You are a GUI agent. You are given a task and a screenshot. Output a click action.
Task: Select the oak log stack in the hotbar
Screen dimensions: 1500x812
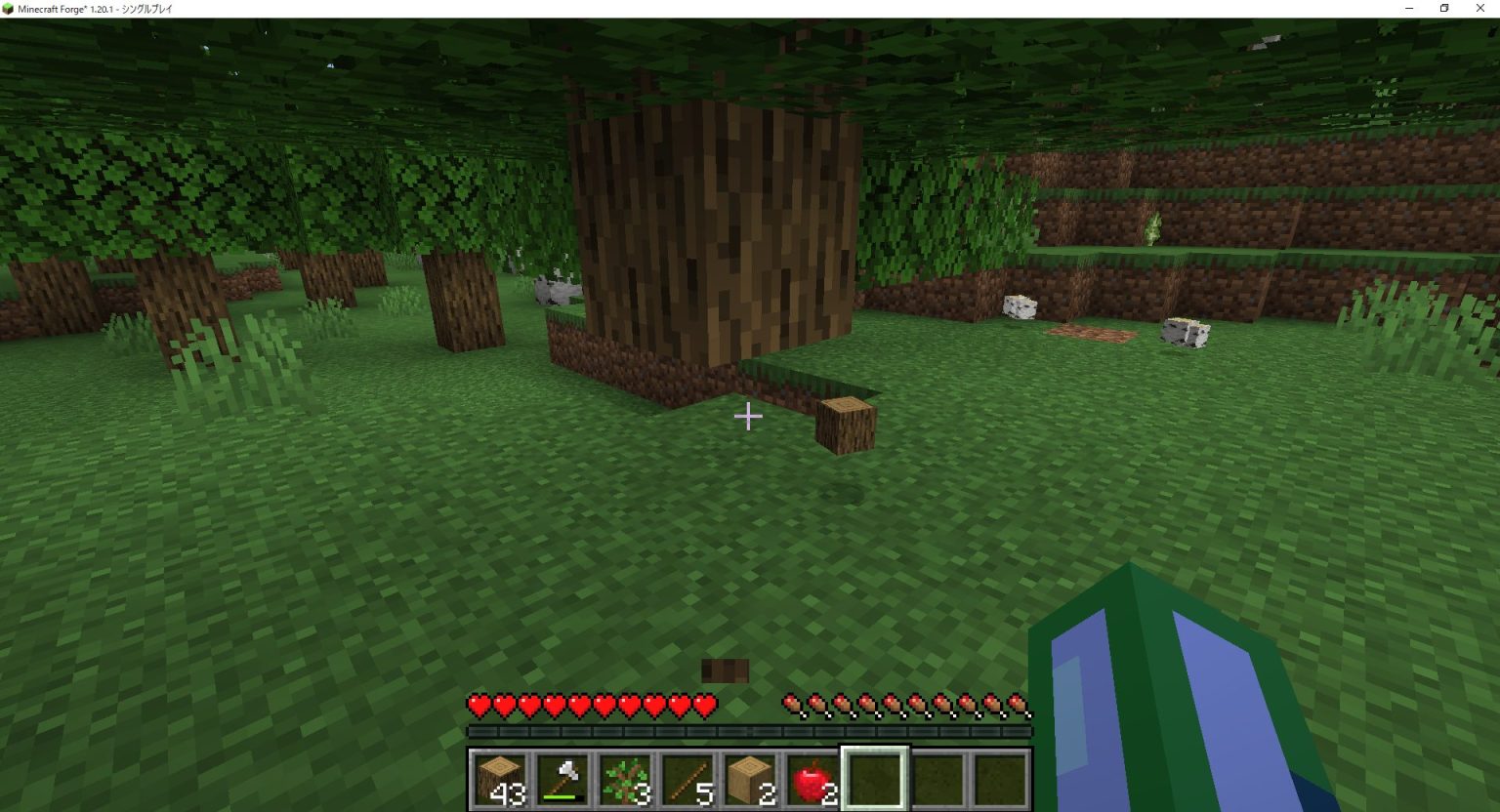point(500,776)
